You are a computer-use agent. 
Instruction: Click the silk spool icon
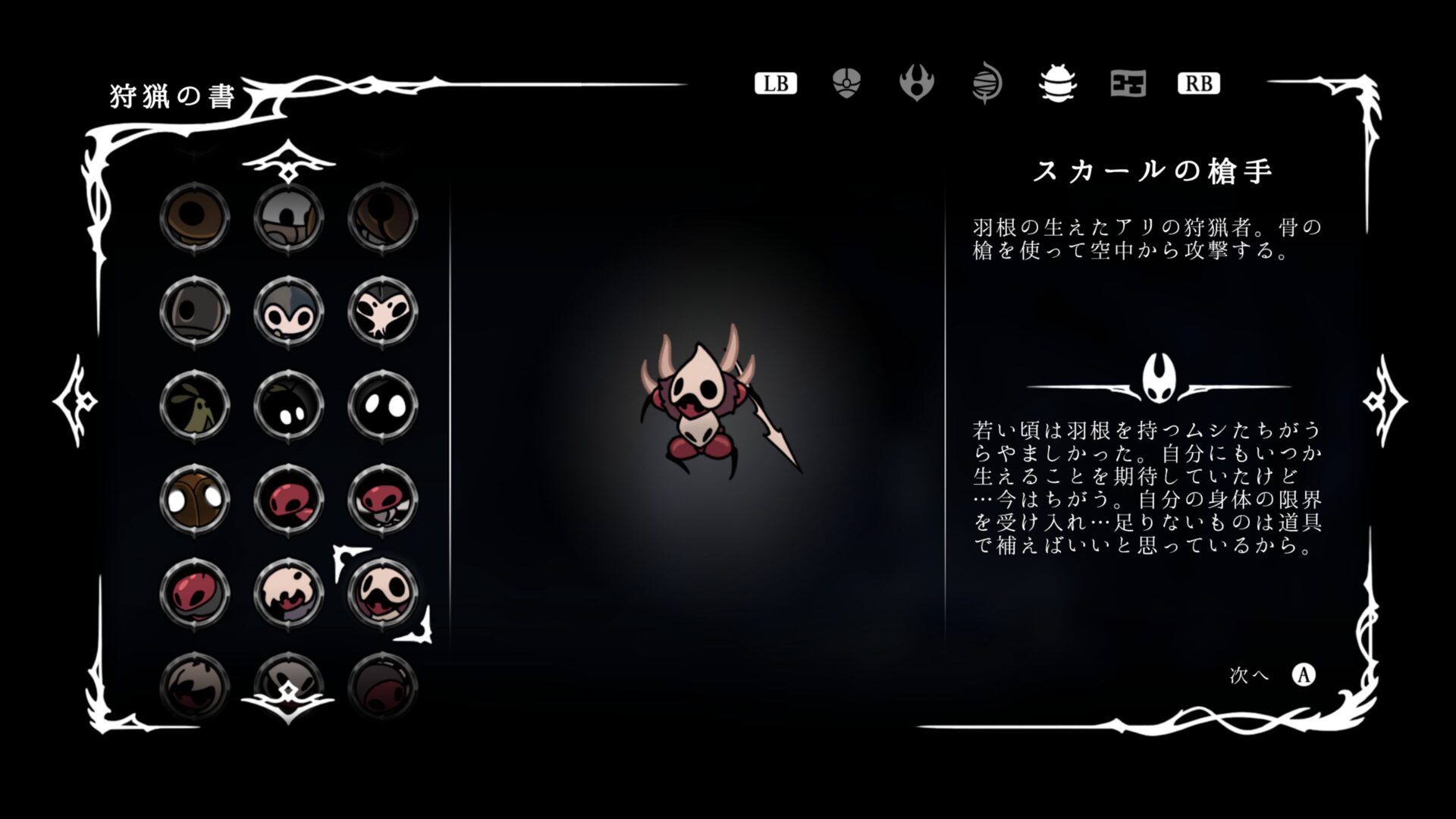coord(987,83)
